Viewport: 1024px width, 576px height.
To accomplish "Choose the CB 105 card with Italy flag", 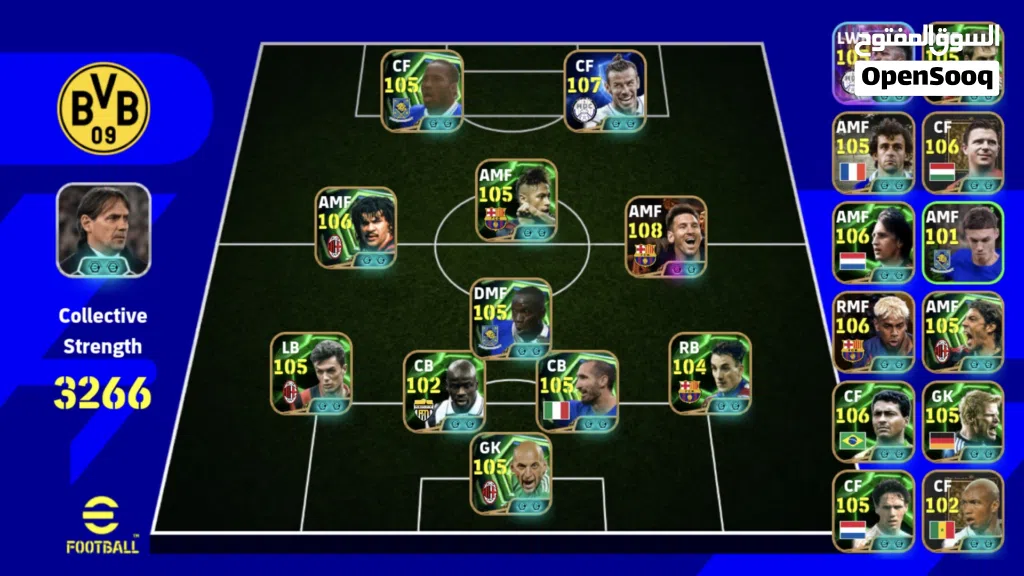I will coord(576,391).
